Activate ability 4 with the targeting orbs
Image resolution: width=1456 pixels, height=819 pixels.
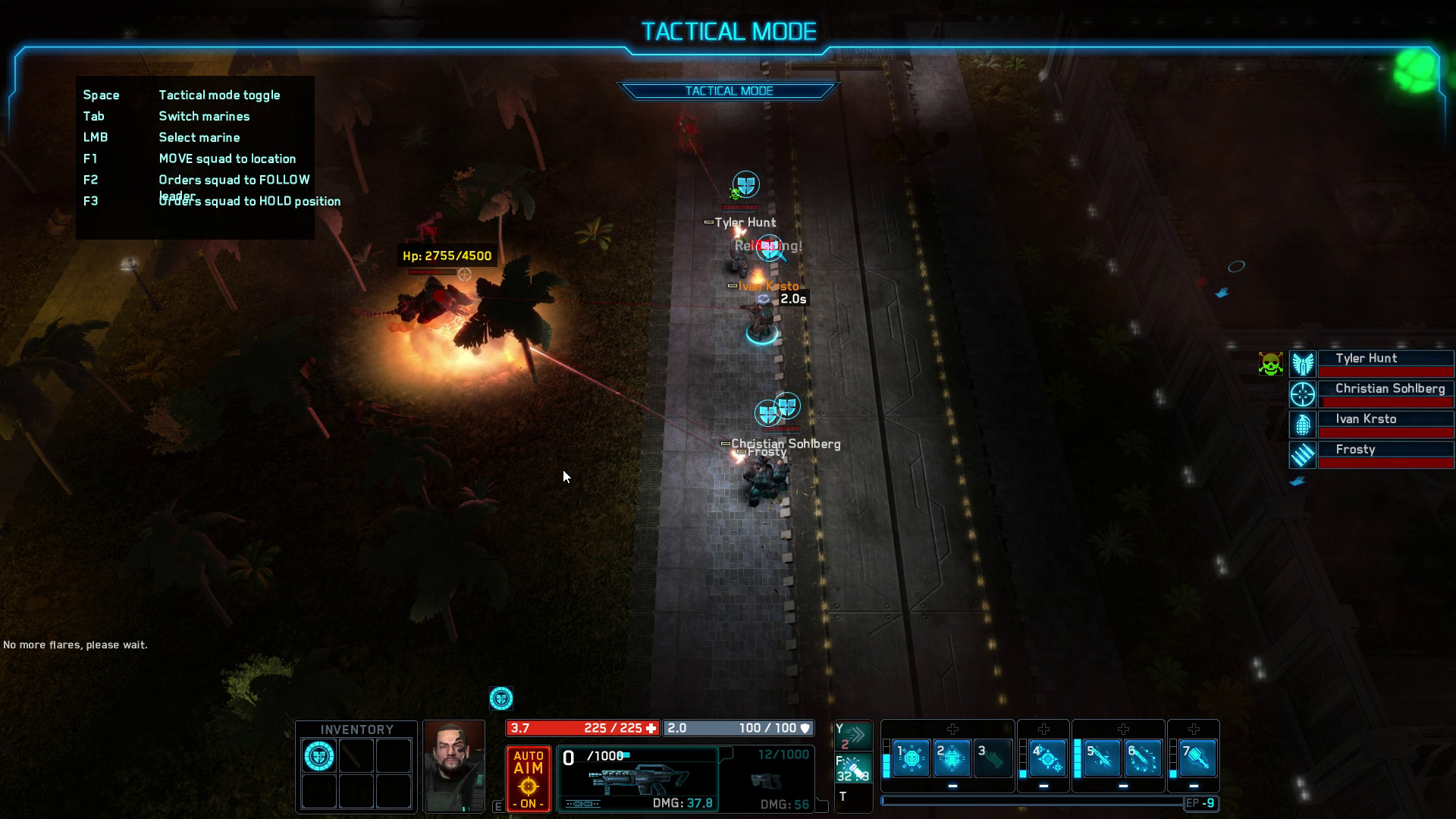pyautogui.click(x=1046, y=757)
